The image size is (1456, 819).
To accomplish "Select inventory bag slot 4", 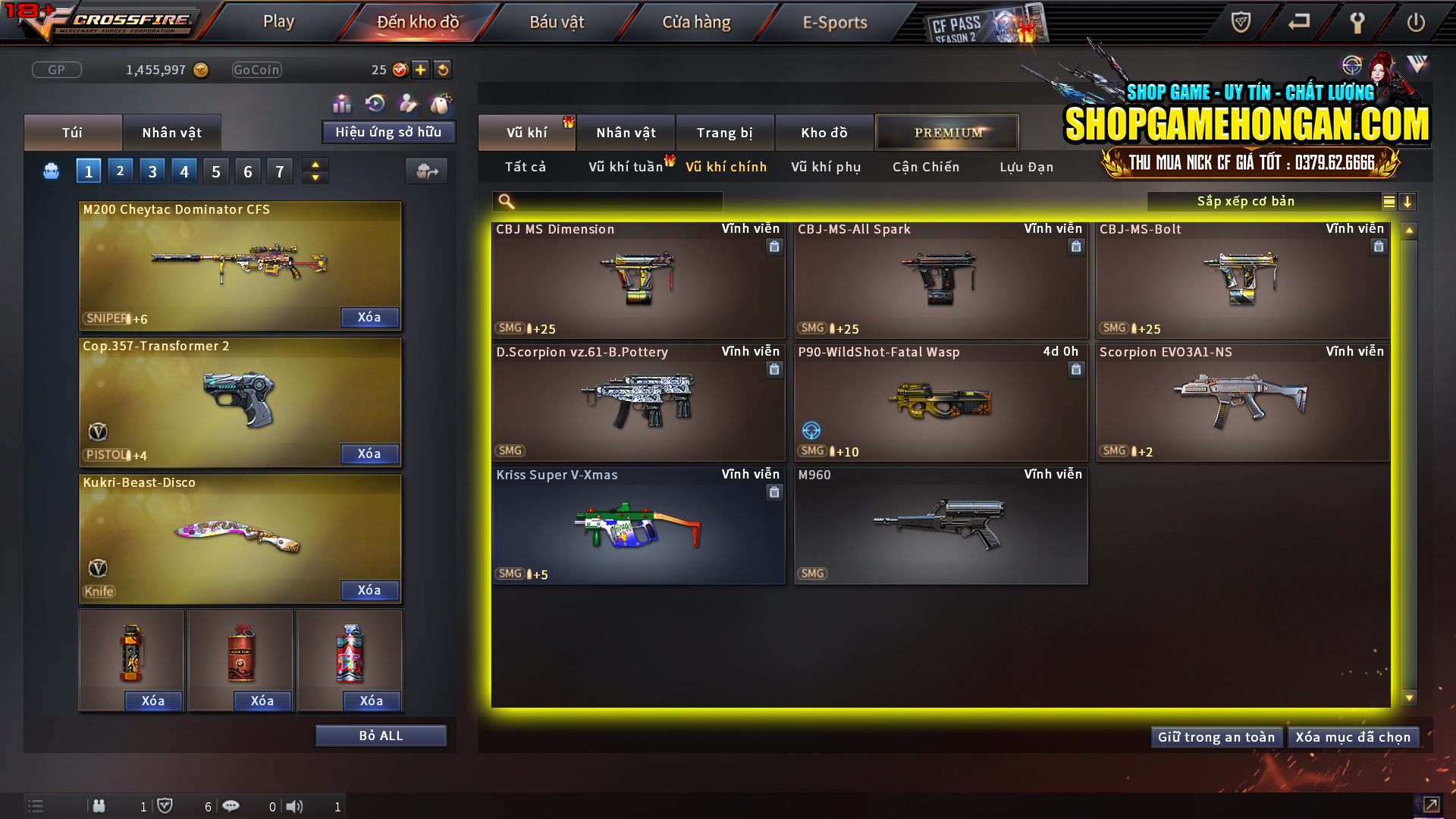I will pyautogui.click(x=184, y=170).
